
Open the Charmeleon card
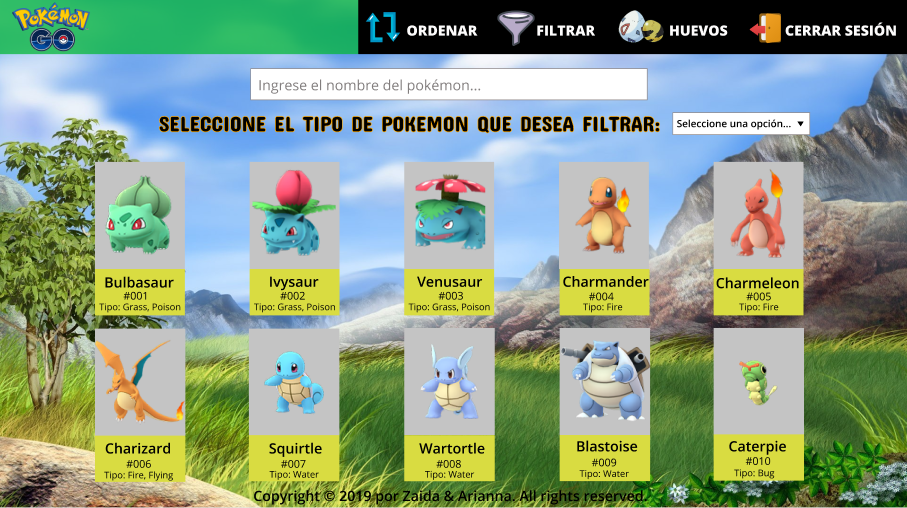[x=758, y=238]
